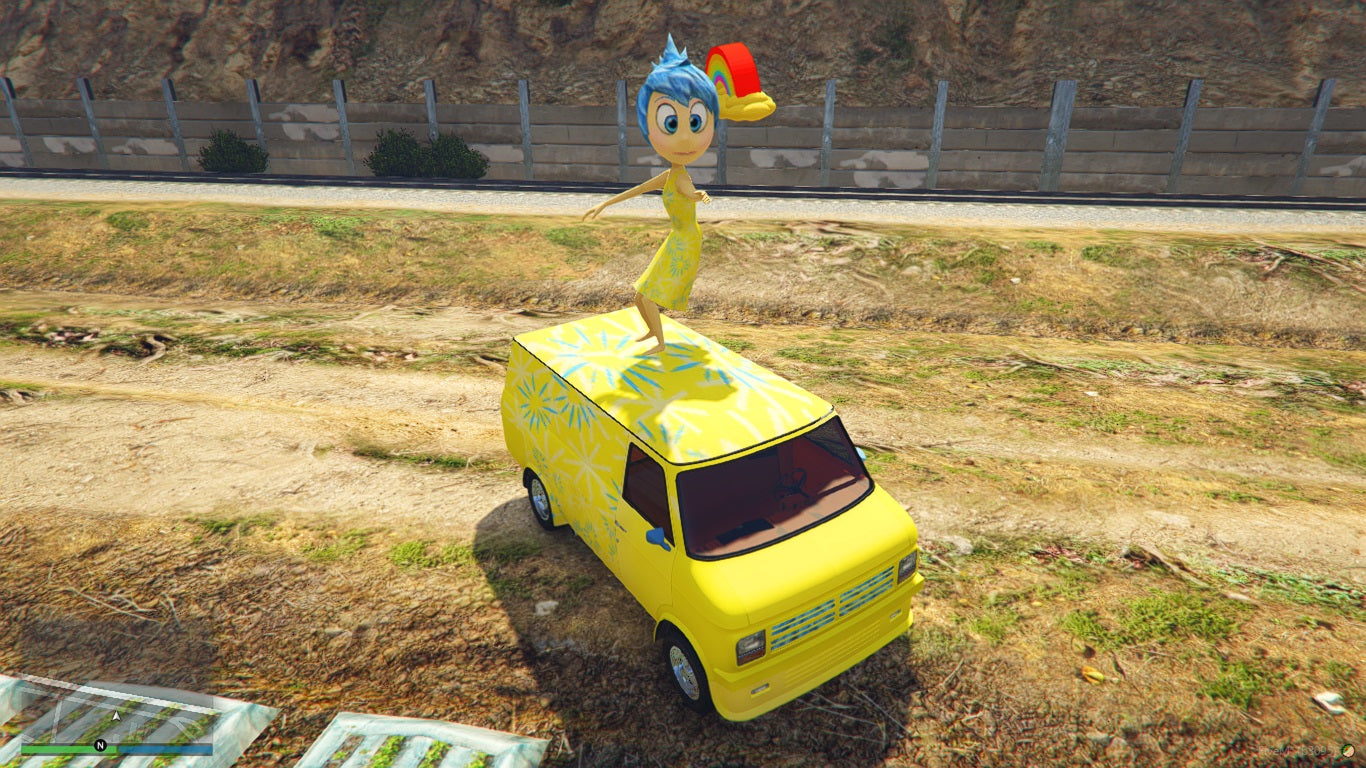Select the player arrow on the minimap
Screen dimensions: 1366x768
coord(116,716)
